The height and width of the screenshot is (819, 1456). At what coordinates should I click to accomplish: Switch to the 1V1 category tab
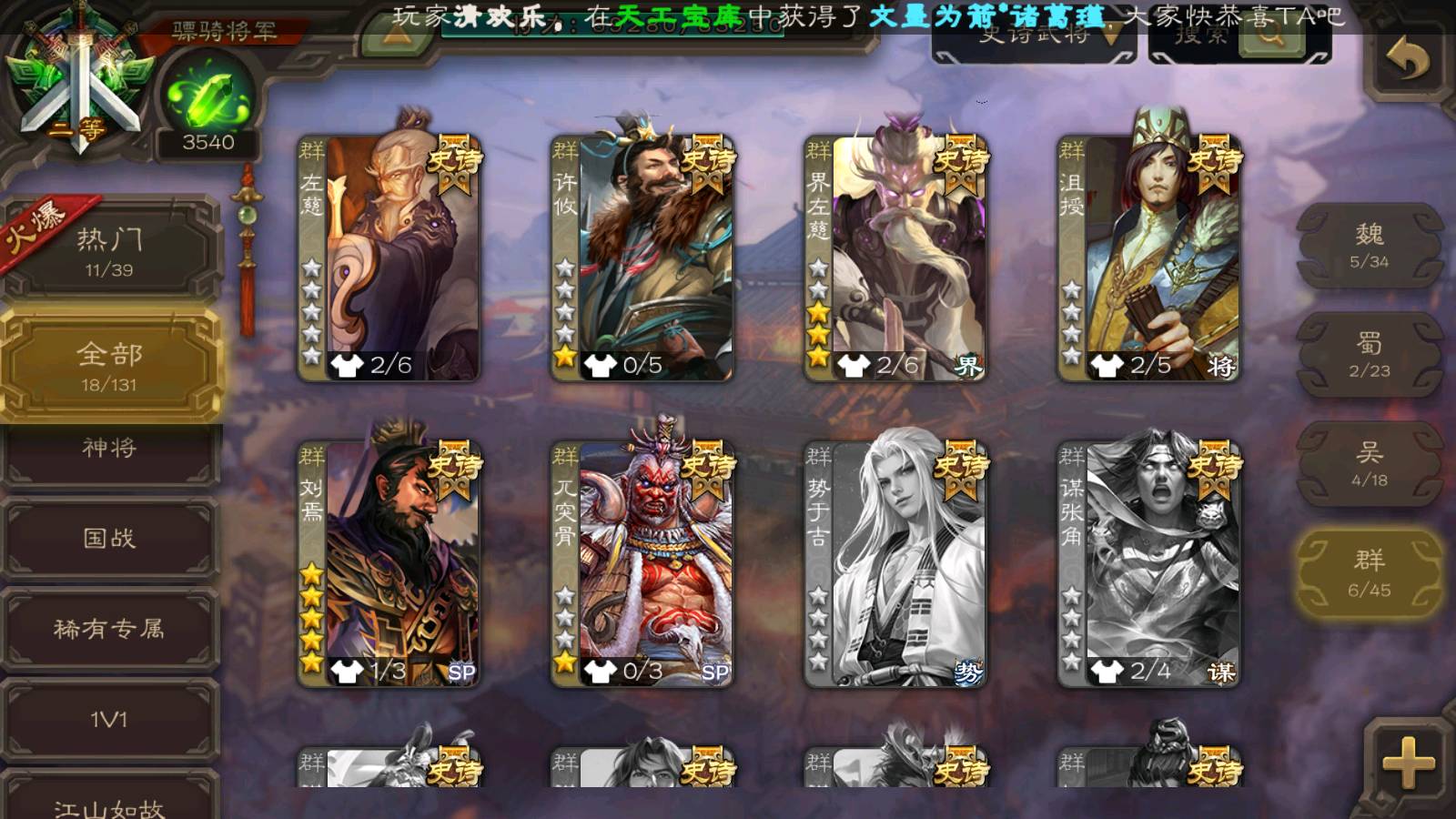click(x=110, y=721)
